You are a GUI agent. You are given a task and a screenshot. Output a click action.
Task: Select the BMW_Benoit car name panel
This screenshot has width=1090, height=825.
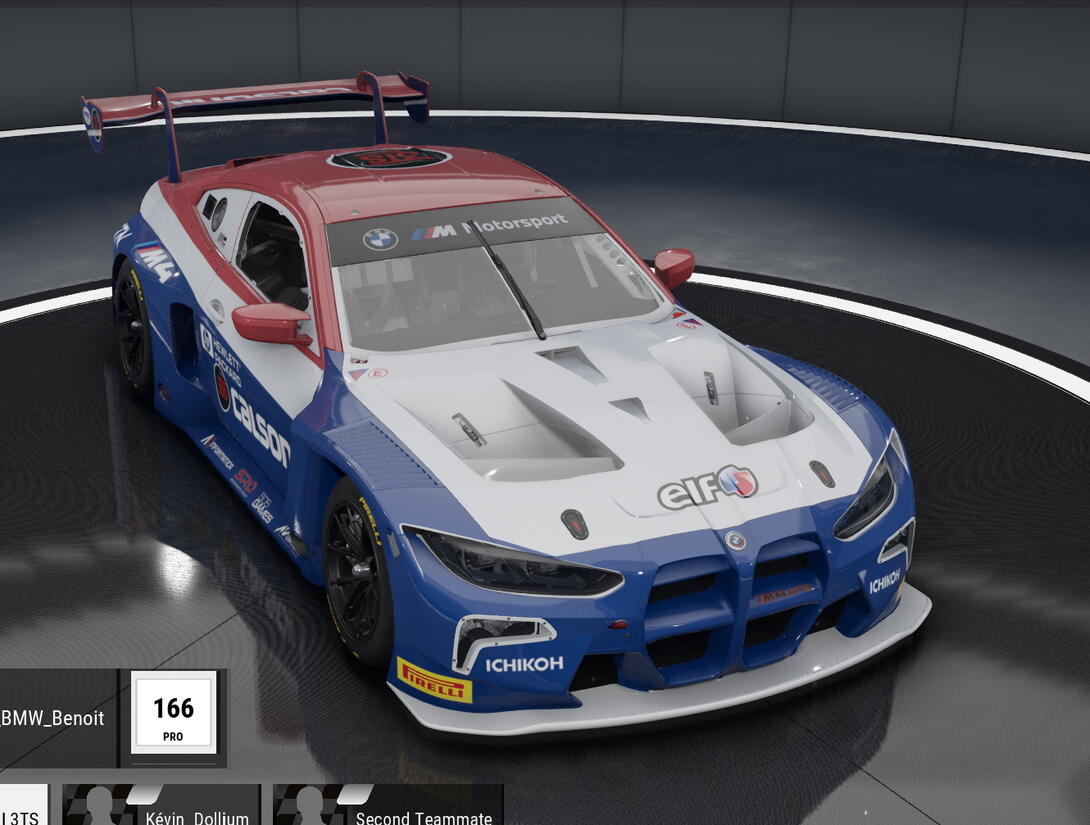point(57,717)
